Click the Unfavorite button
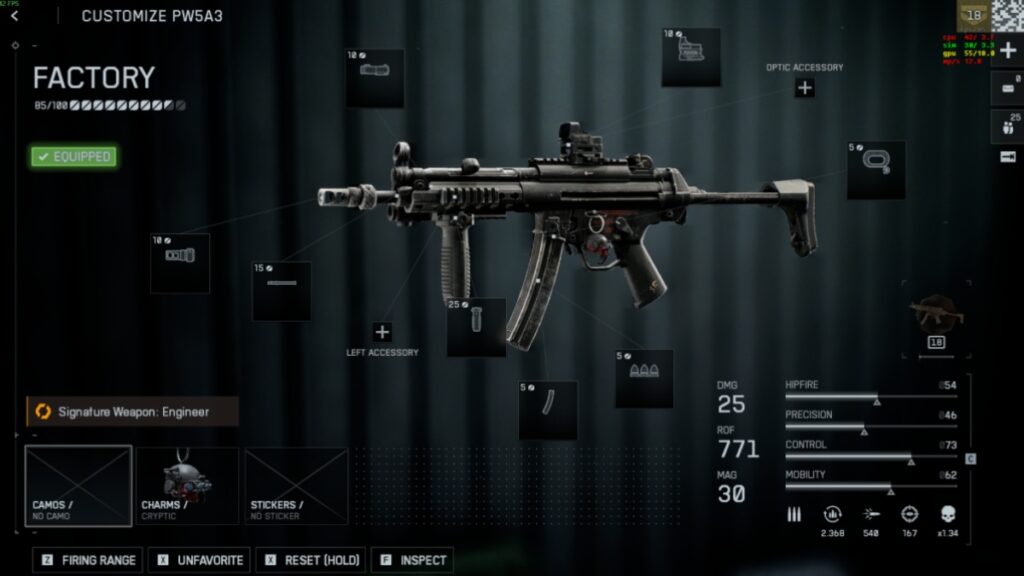The height and width of the screenshot is (576, 1024). (201, 560)
